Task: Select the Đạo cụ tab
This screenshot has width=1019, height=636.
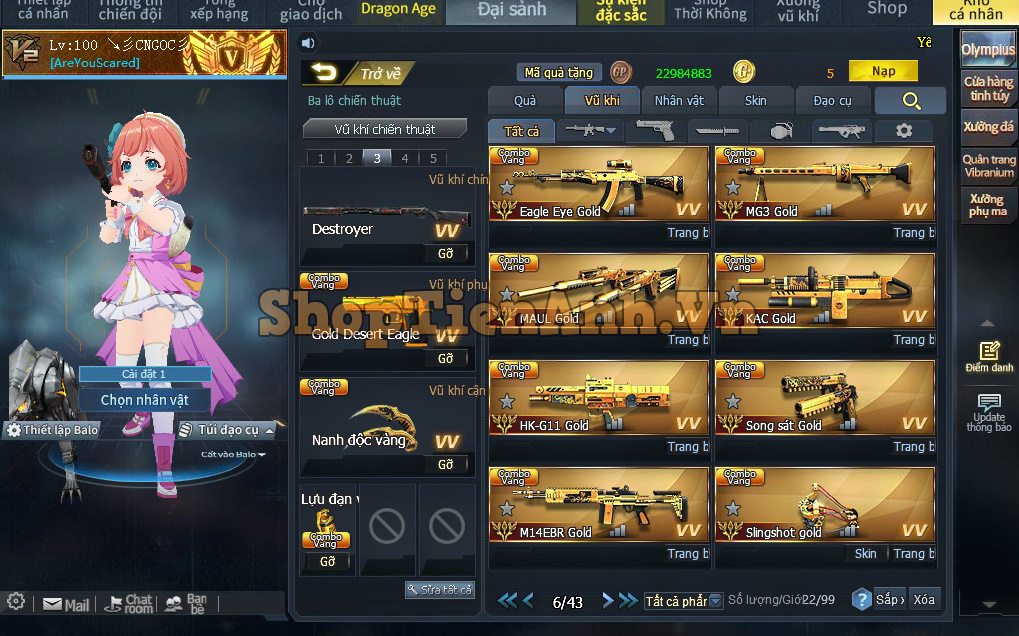Action: pyautogui.click(x=832, y=101)
